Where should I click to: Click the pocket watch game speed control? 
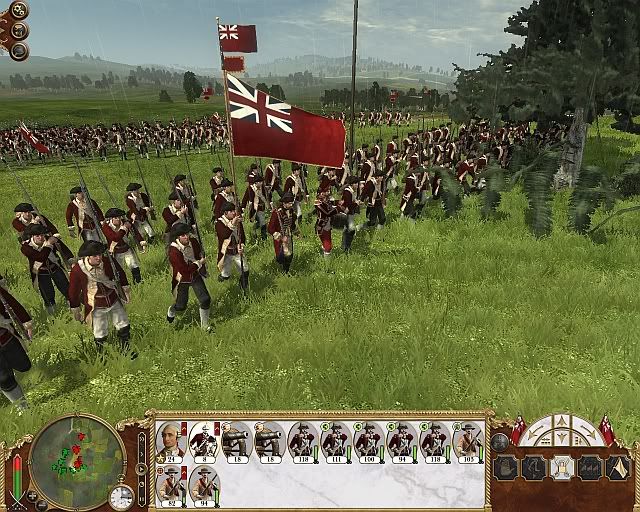[121, 496]
